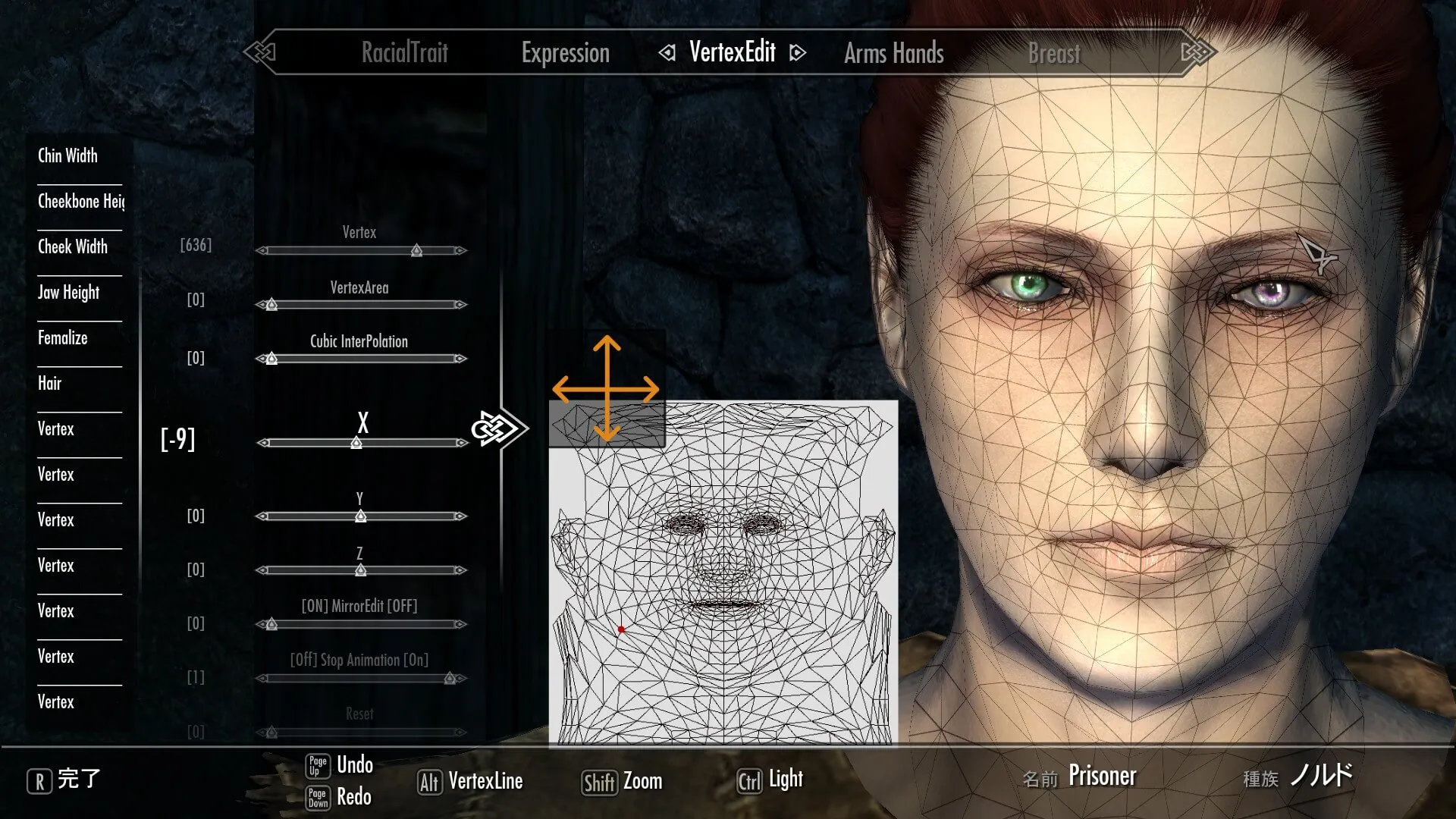Select Chin Width in the list

point(68,155)
